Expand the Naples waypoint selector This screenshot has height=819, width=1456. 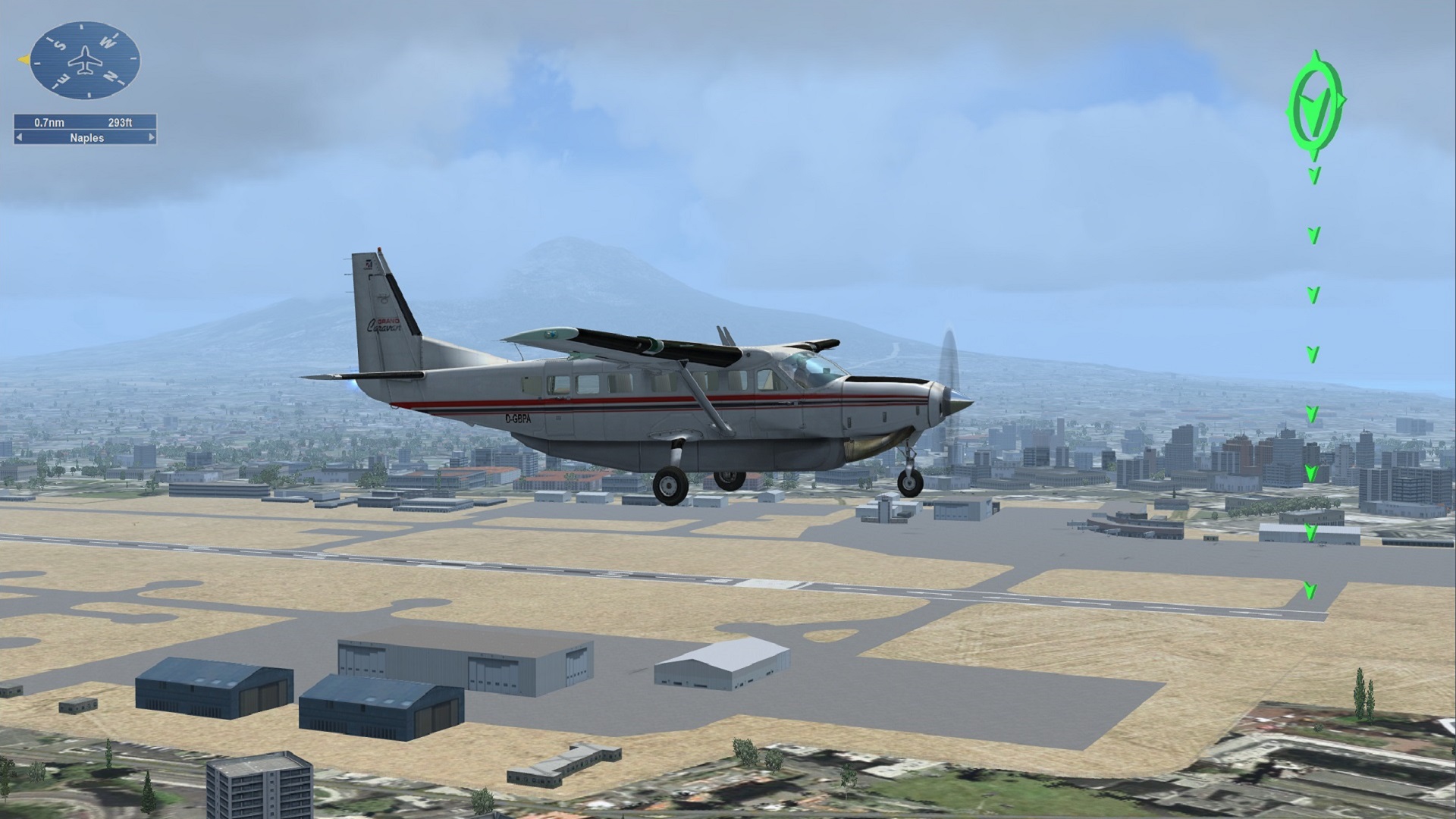(87, 138)
